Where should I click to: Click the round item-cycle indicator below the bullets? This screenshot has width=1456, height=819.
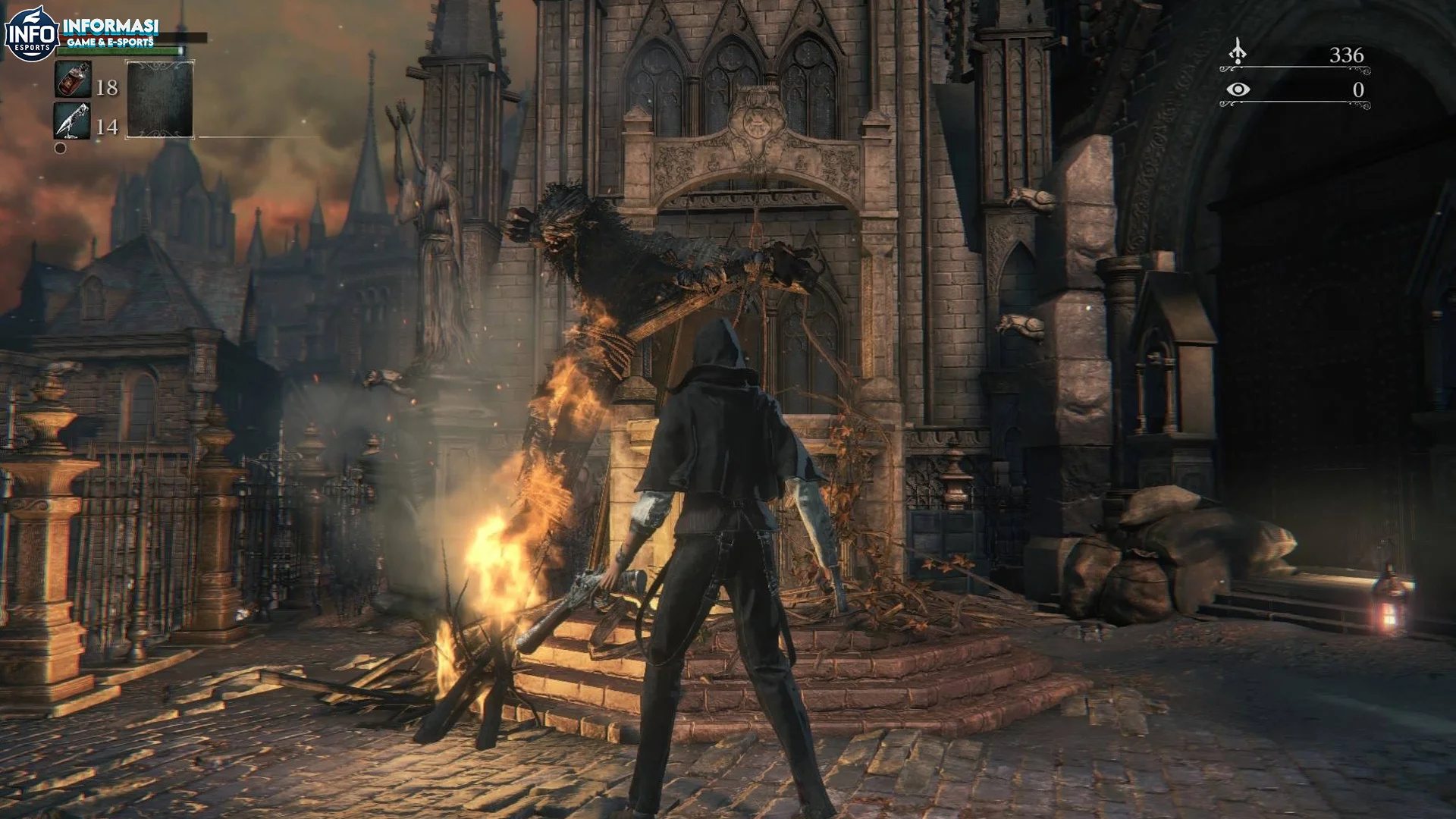tap(60, 149)
